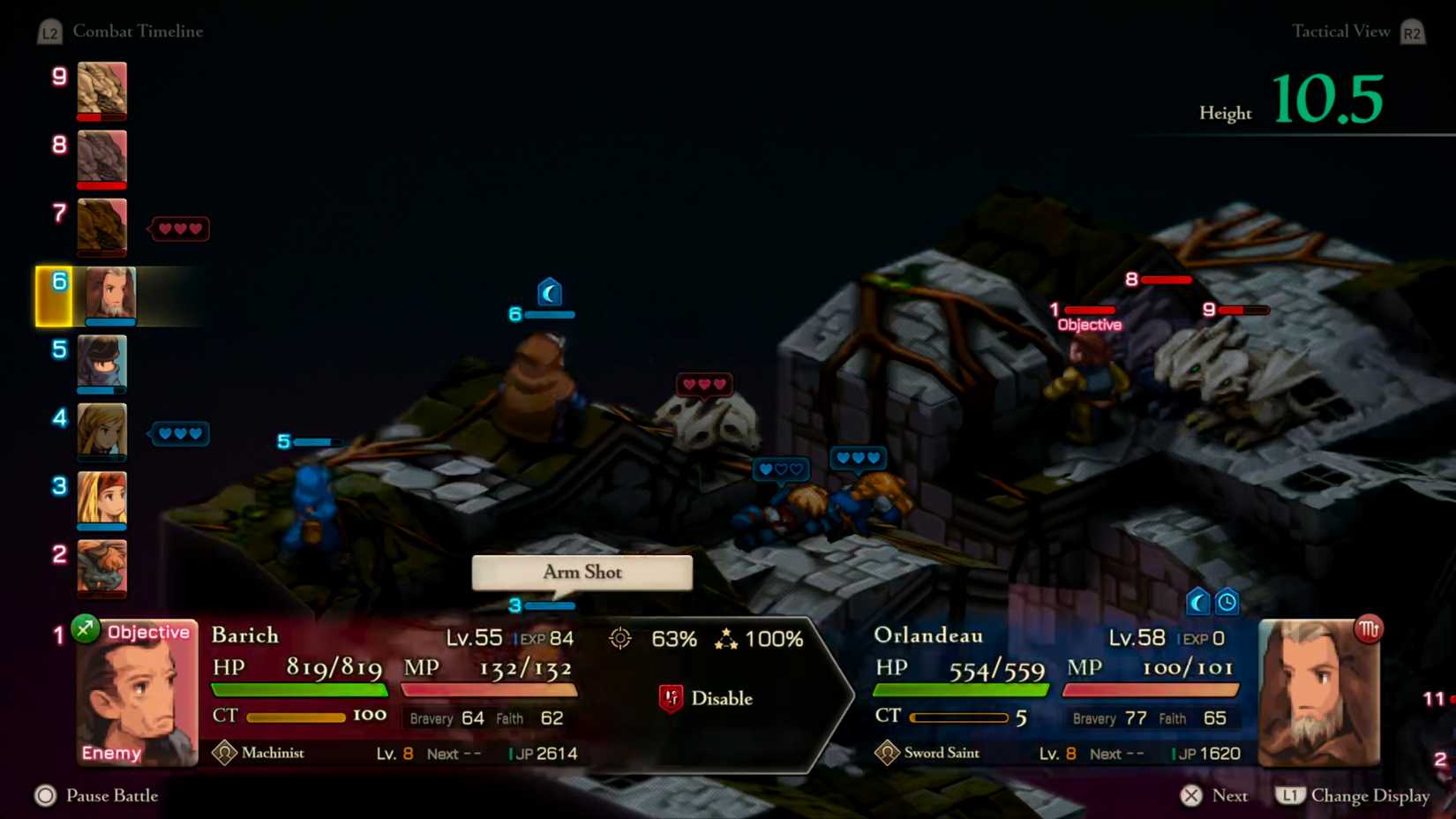This screenshot has width=1456, height=819.
Task: Open the Combat Timeline menu item
Action: point(139,31)
